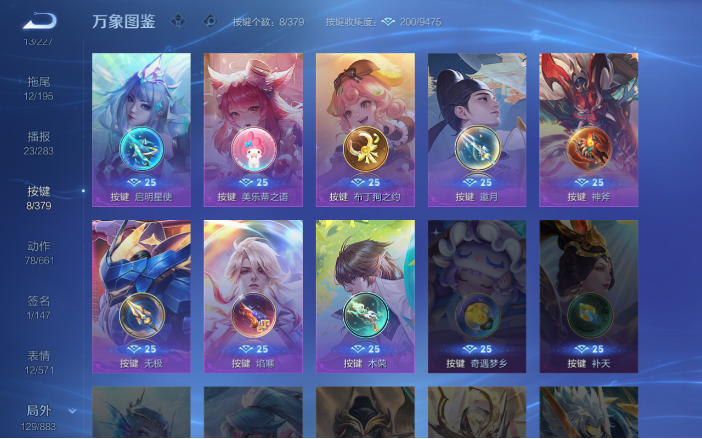Open the 签名 category tab
702x439 pixels.
coord(39,306)
